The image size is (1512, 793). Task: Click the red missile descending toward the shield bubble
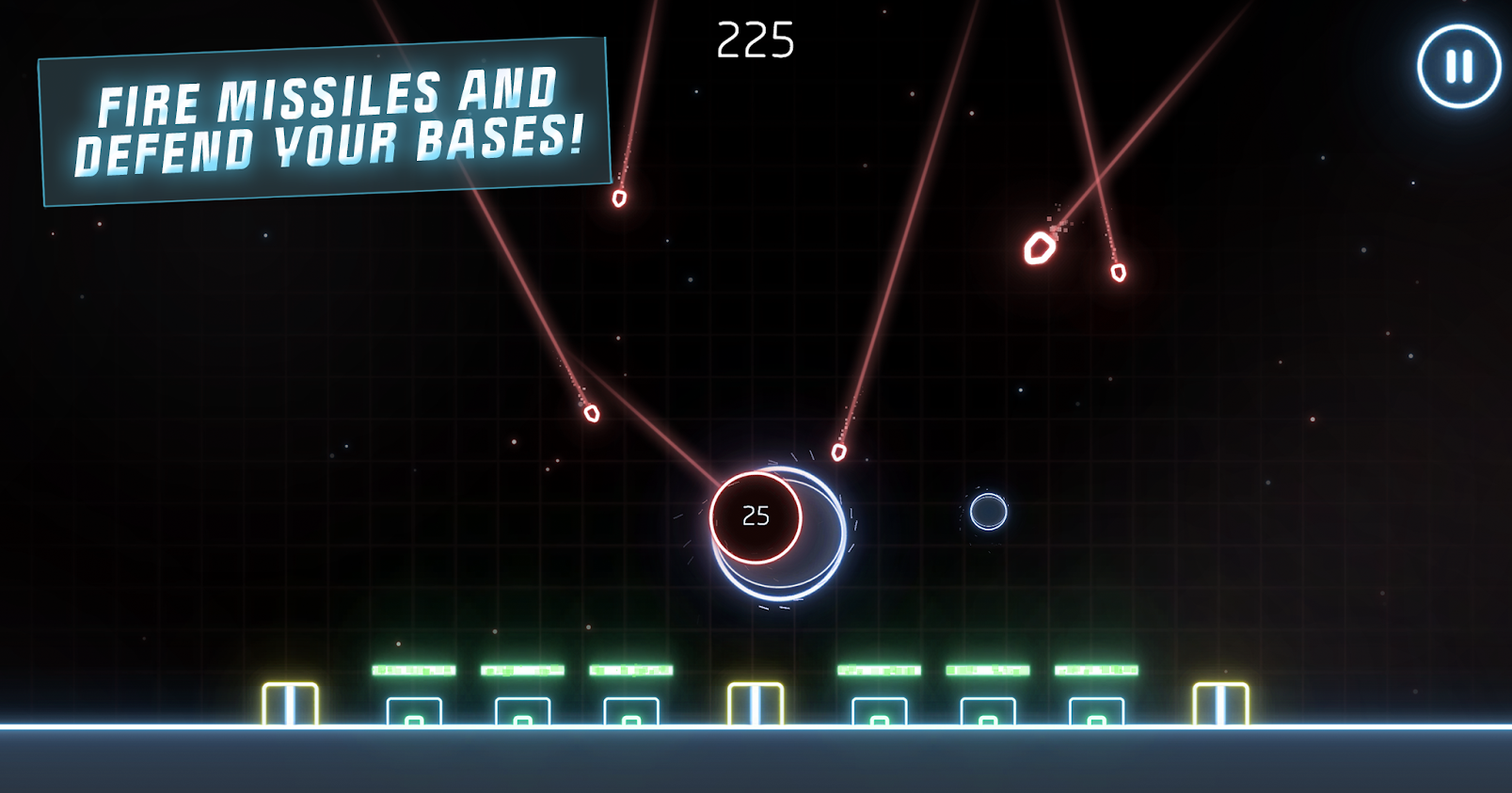coord(838,451)
